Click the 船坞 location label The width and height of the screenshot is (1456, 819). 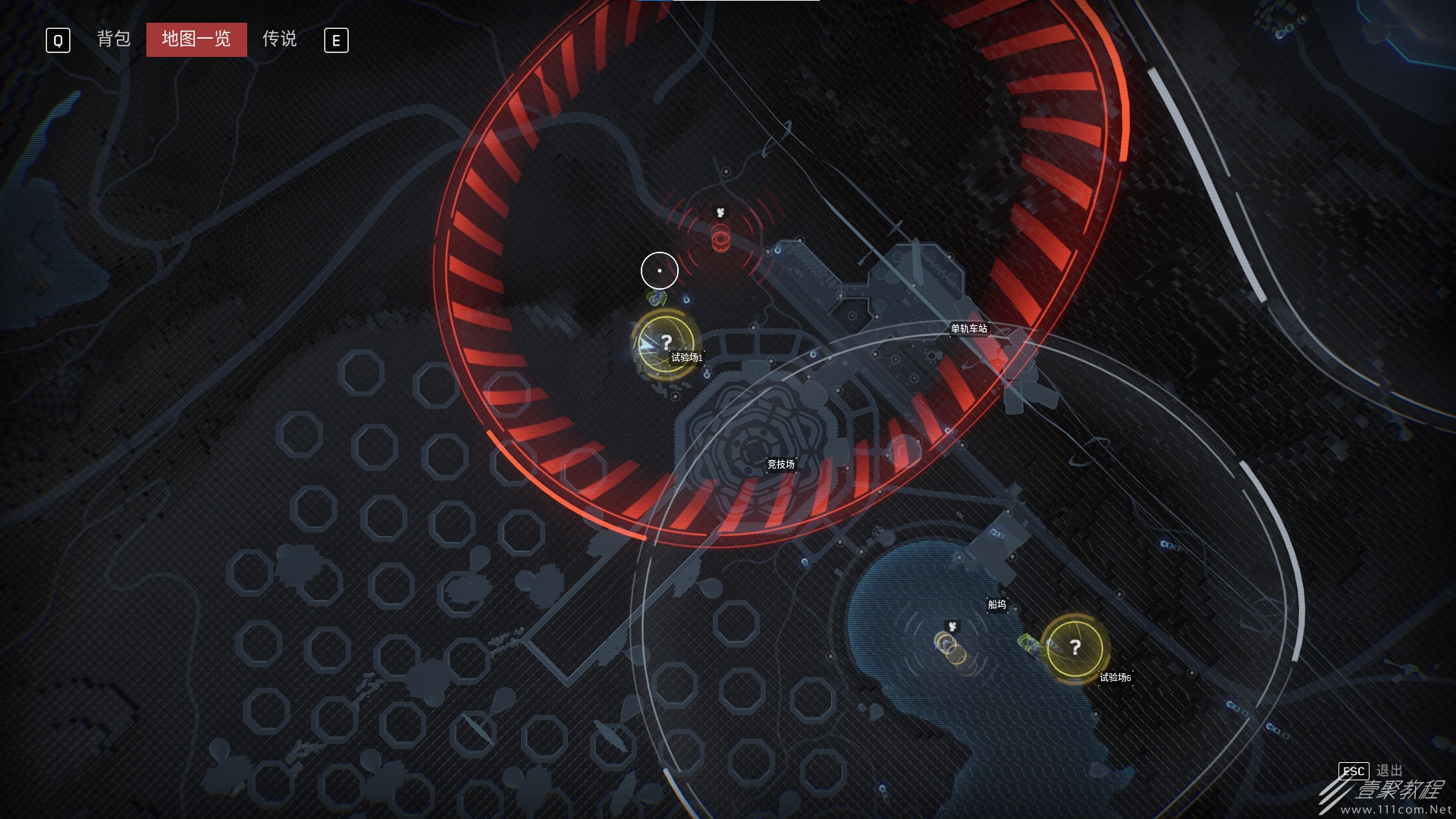[x=996, y=604]
